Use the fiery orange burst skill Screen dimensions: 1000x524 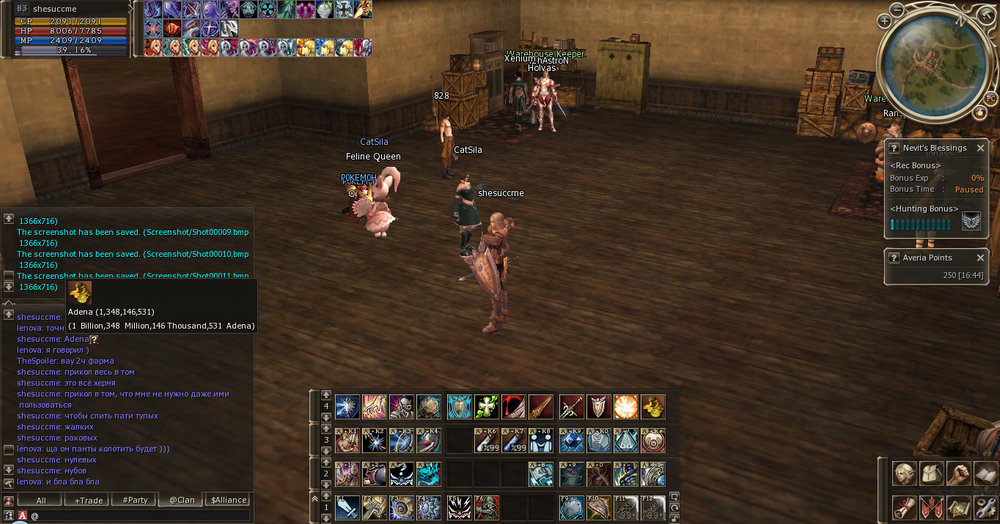(x=626, y=406)
